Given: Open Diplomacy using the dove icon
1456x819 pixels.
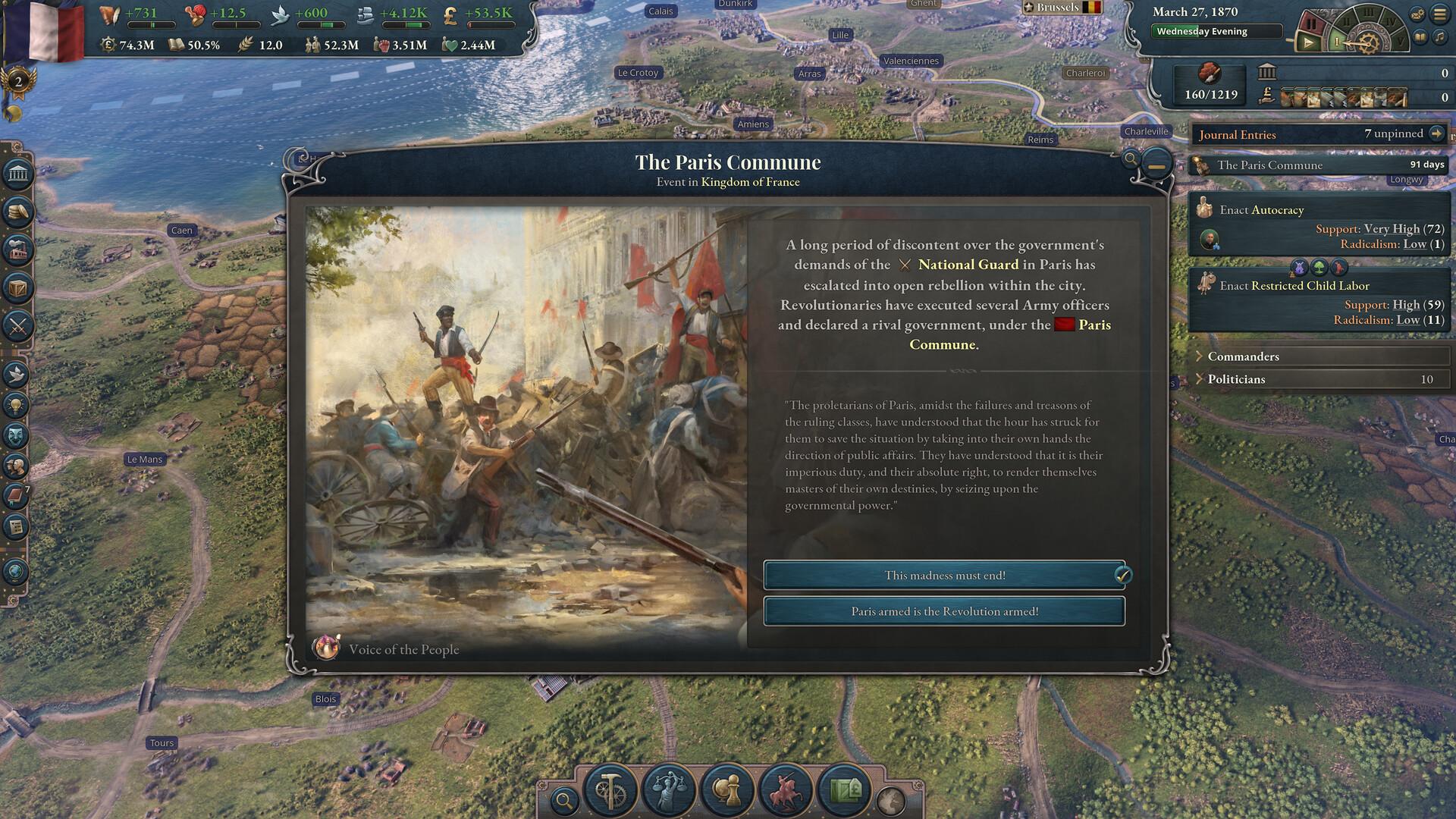Looking at the screenshot, I should (x=15, y=372).
